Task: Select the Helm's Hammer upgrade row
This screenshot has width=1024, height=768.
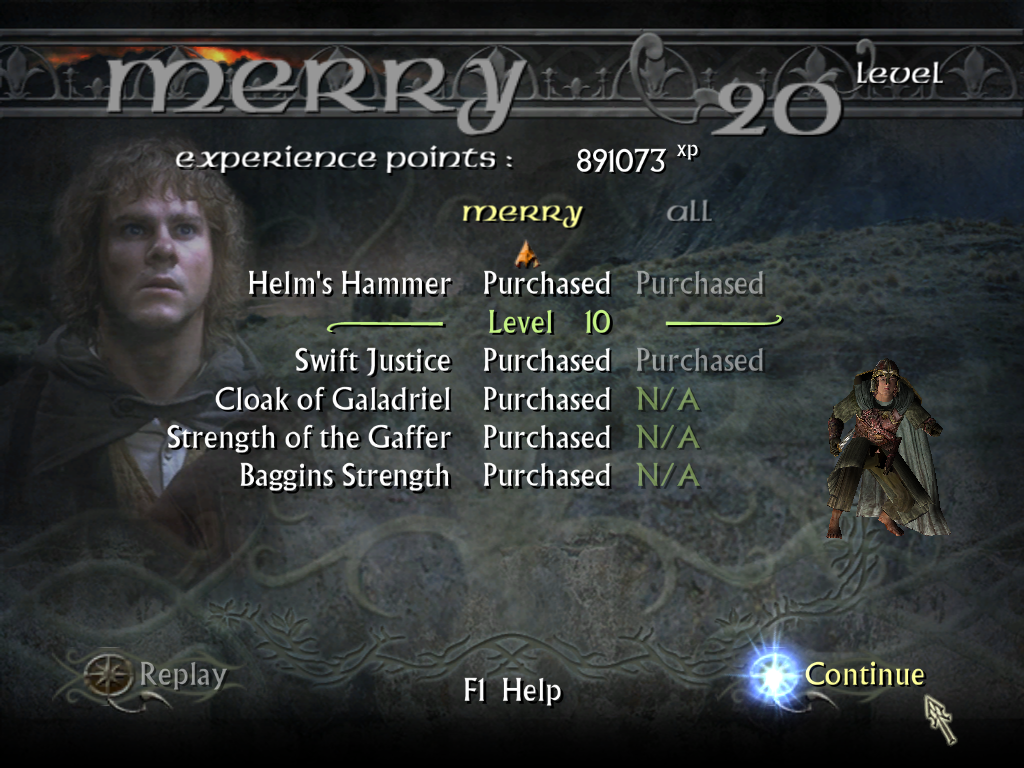Action: pyautogui.click(x=349, y=284)
